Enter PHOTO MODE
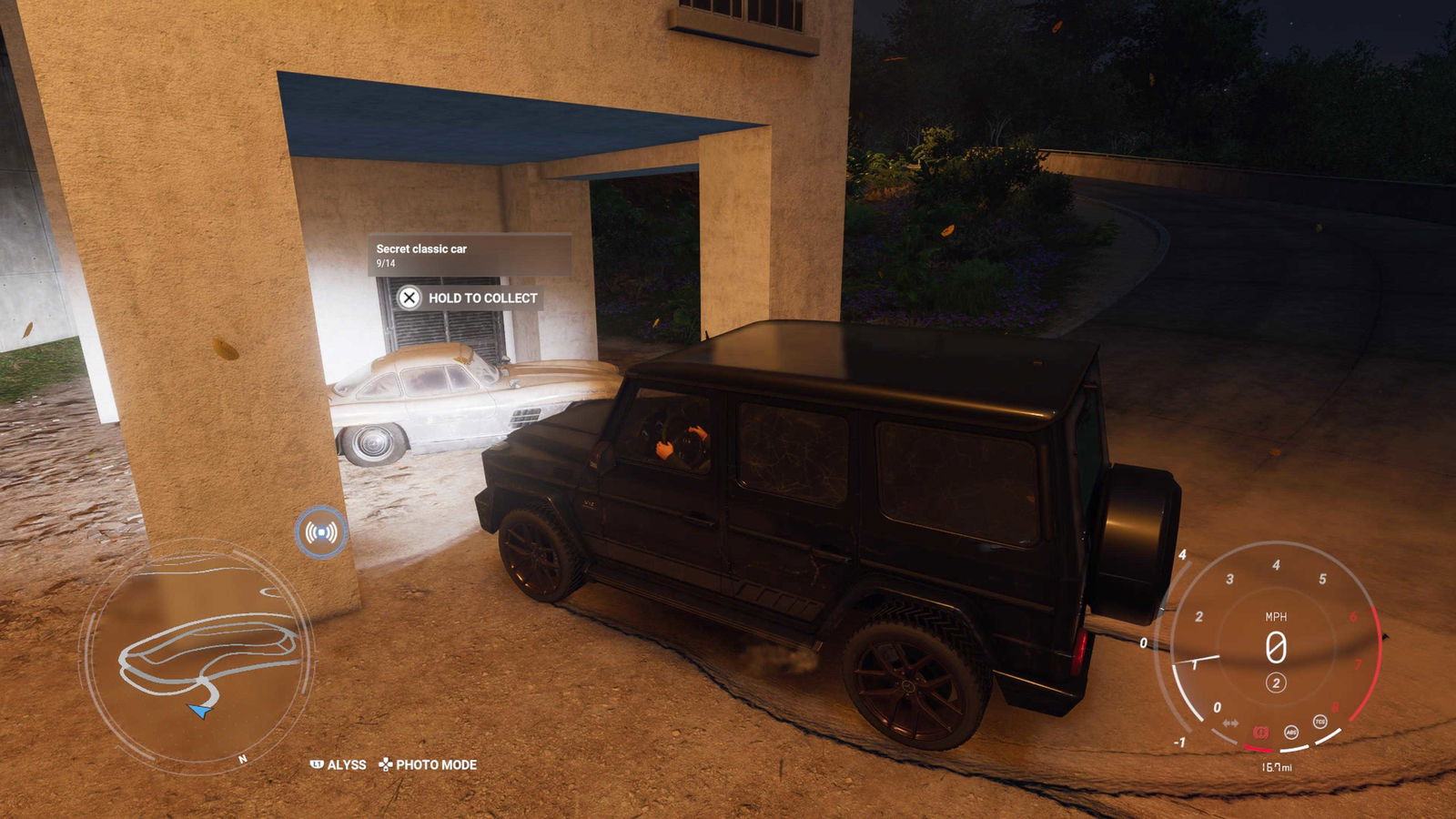This screenshot has width=1456, height=819. pos(428,764)
